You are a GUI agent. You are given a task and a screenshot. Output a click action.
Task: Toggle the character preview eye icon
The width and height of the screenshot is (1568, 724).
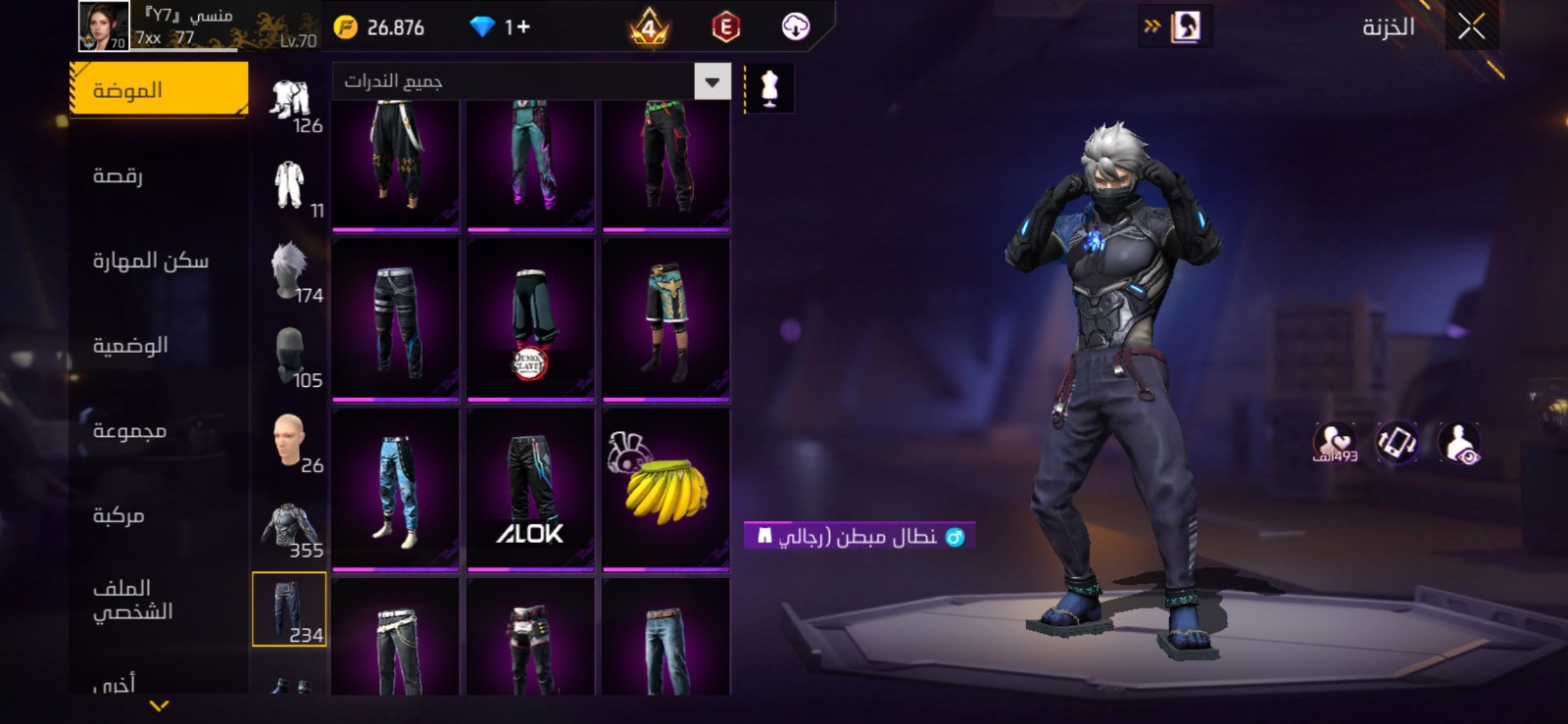tap(1459, 443)
